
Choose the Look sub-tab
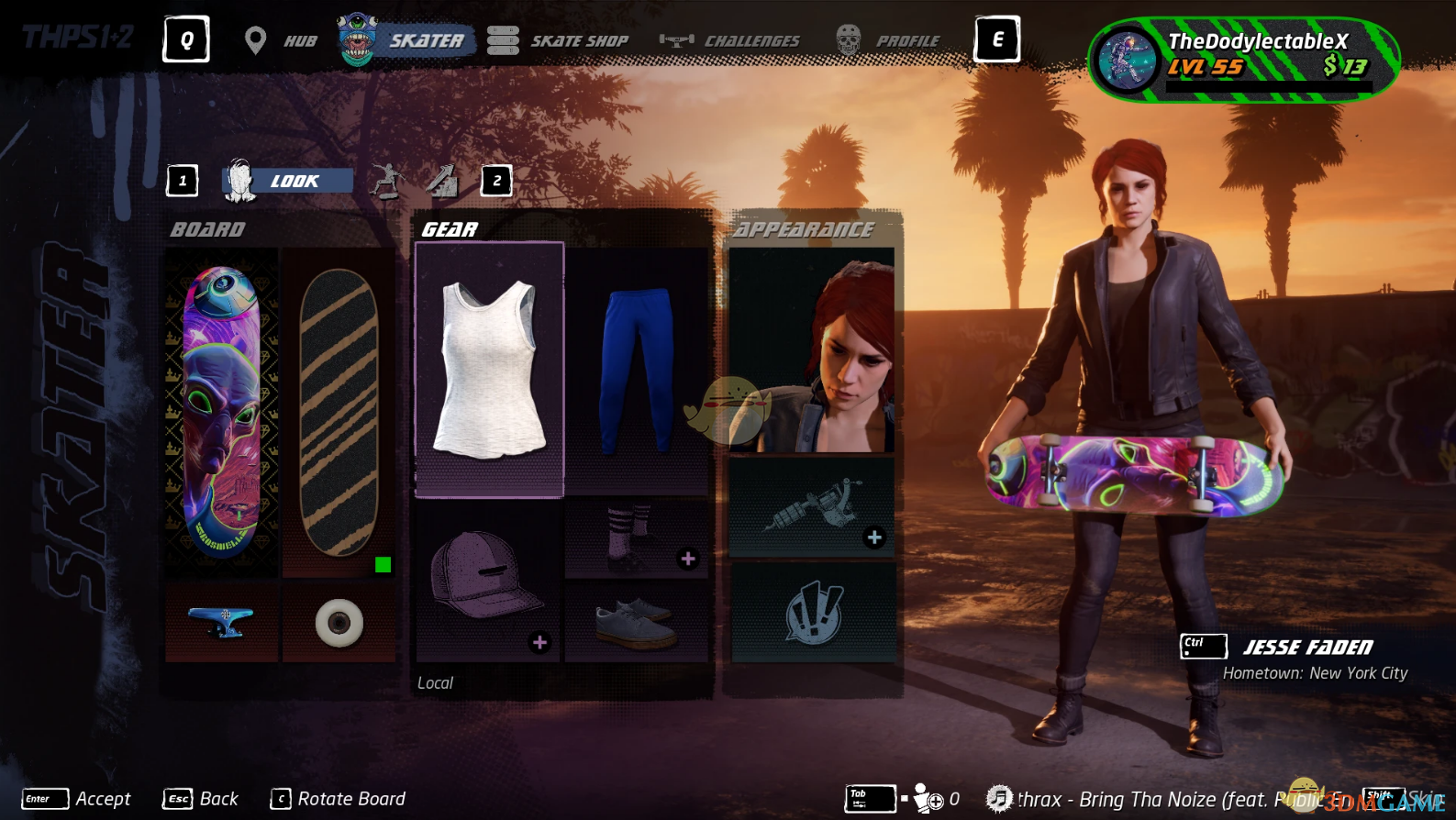click(x=288, y=181)
